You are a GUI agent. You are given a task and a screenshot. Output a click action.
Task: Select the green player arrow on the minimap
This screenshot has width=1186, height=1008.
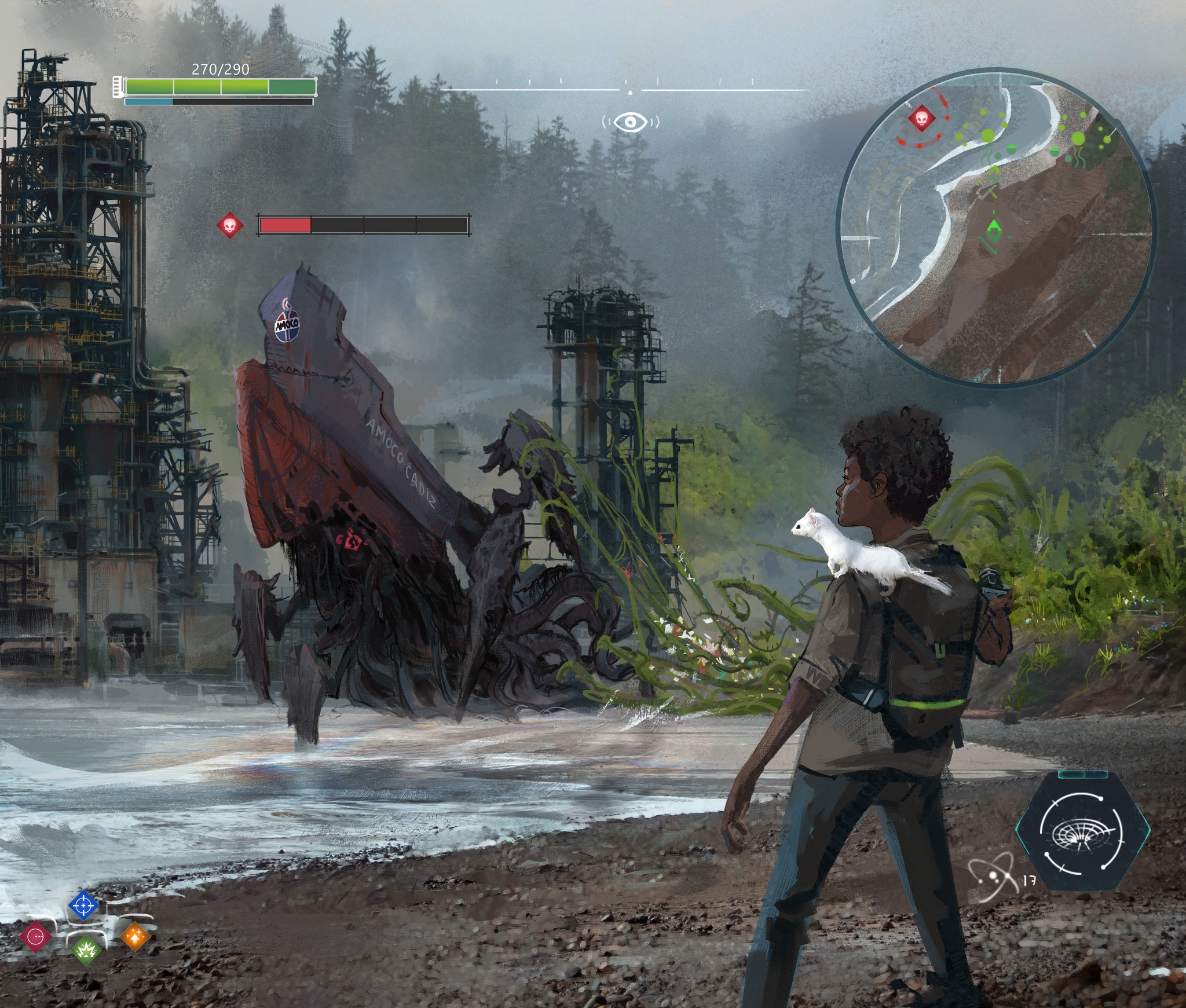[x=994, y=228]
